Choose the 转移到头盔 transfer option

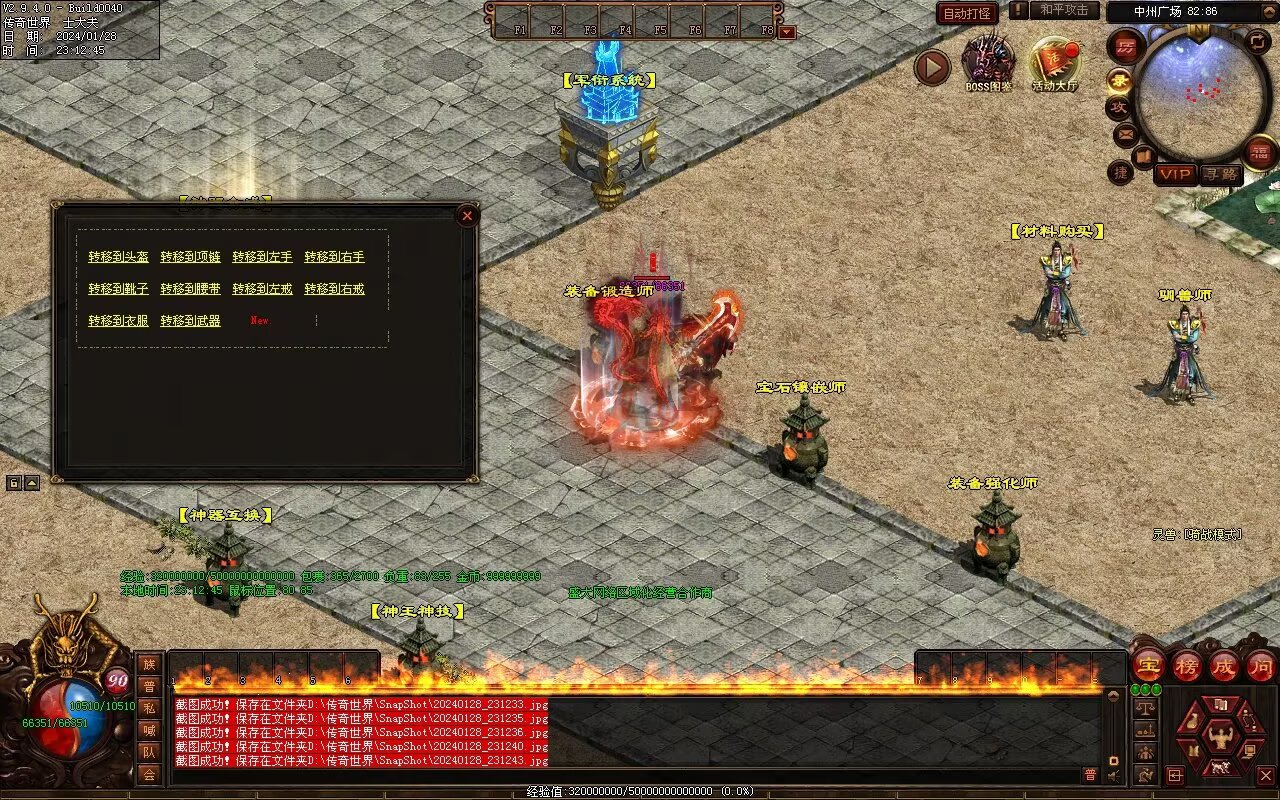(118, 257)
